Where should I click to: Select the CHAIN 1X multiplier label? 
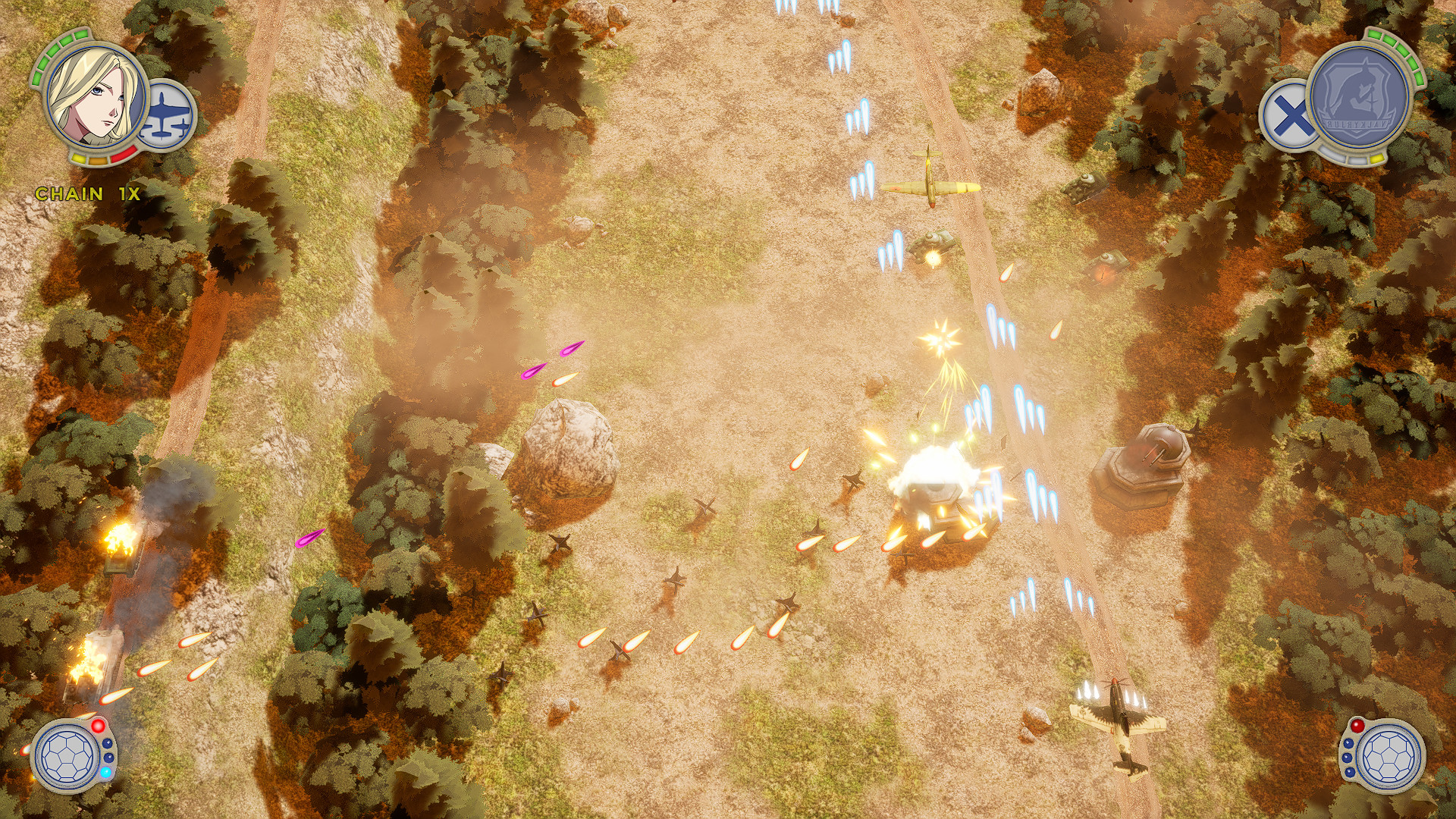pyautogui.click(x=87, y=193)
